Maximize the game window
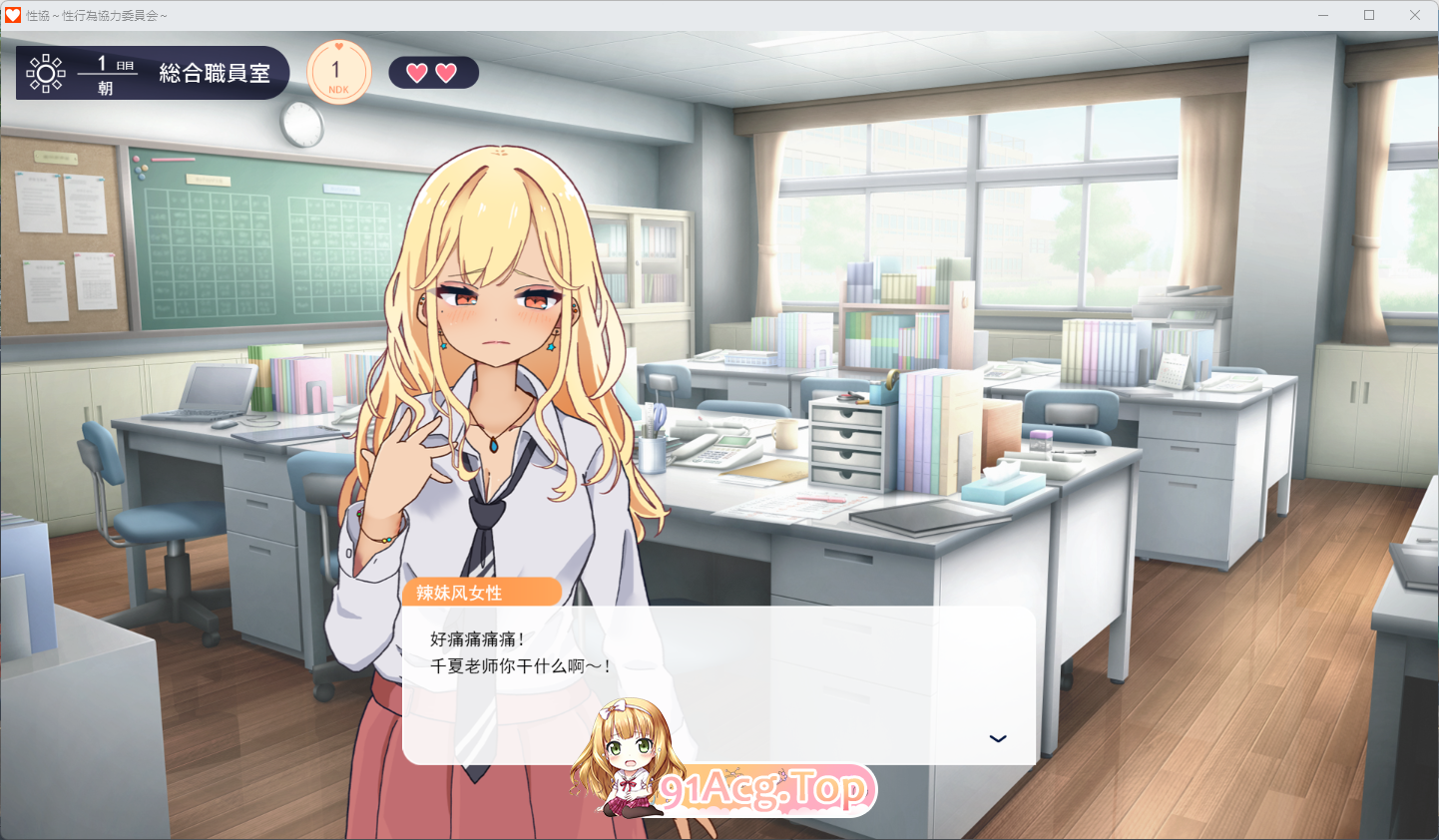This screenshot has width=1439, height=840. pos(1369,14)
